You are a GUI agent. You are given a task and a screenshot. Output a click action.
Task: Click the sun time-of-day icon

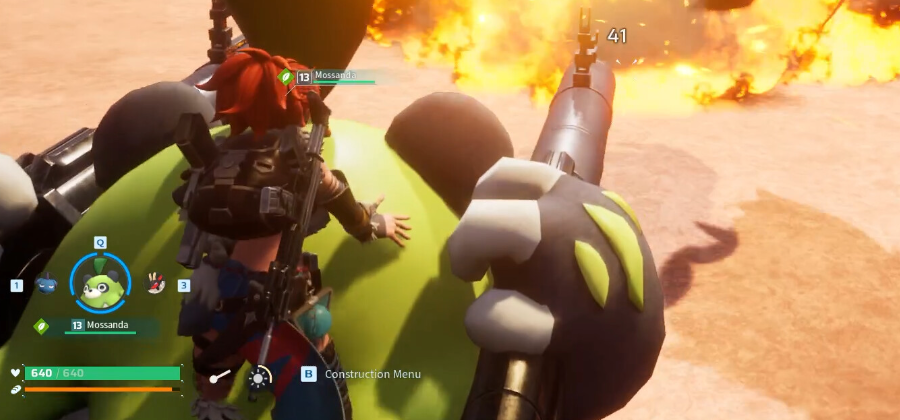(x=260, y=377)
